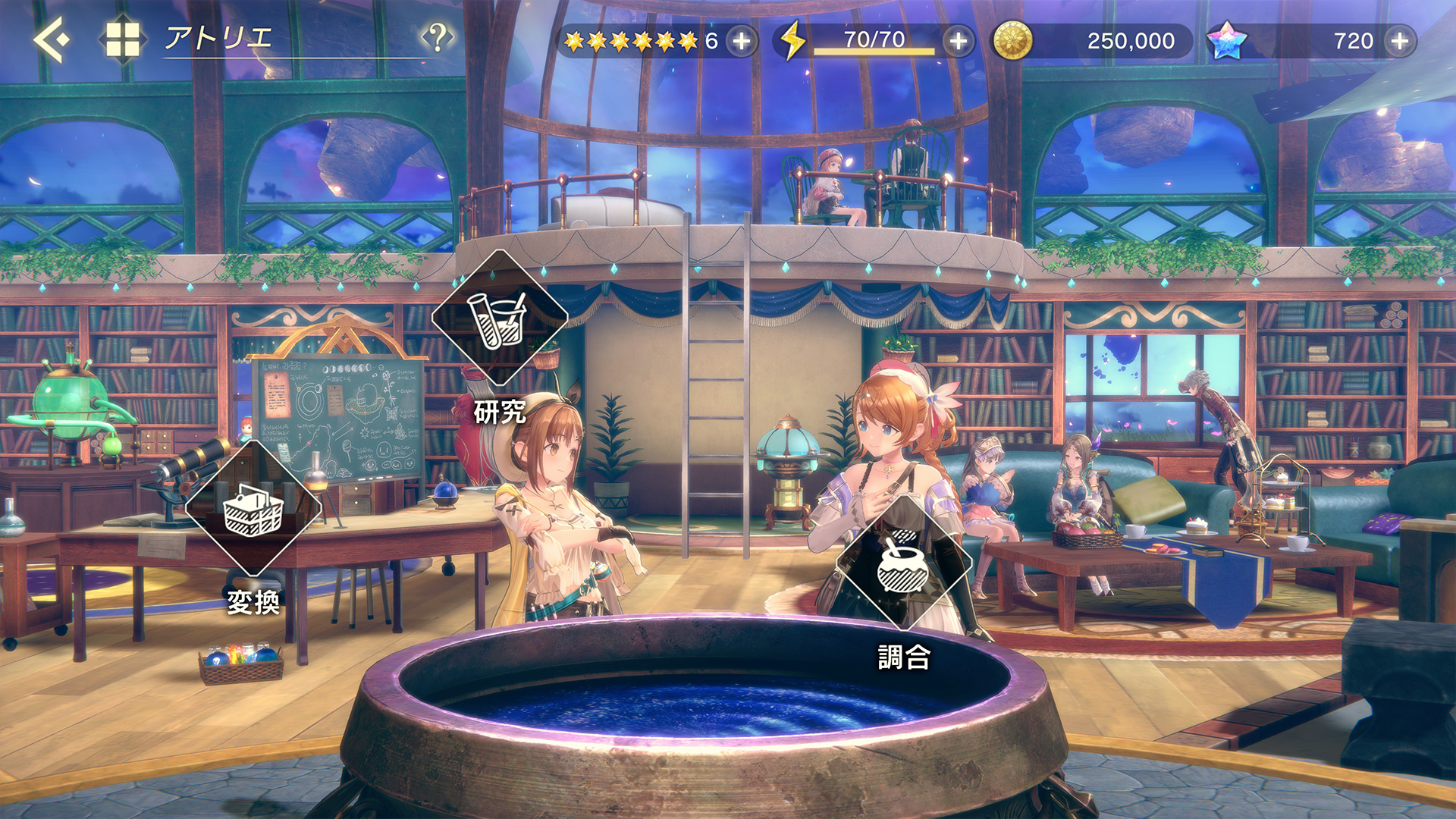Click the lightning bolt energy icon
This screenshot has height=819, width=1456.
(793, 41)
